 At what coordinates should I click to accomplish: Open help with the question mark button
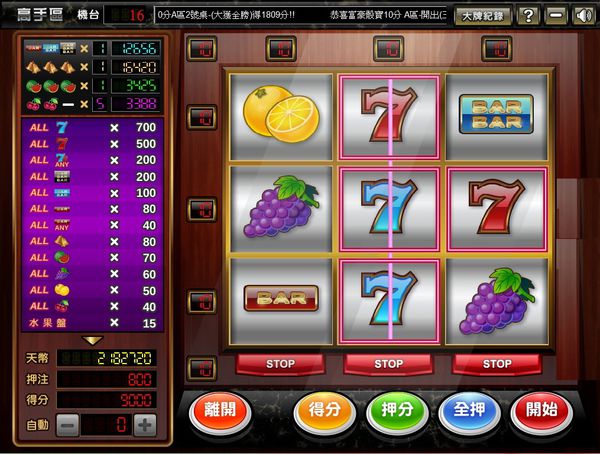pyautogui.click(x=529, y=16)
